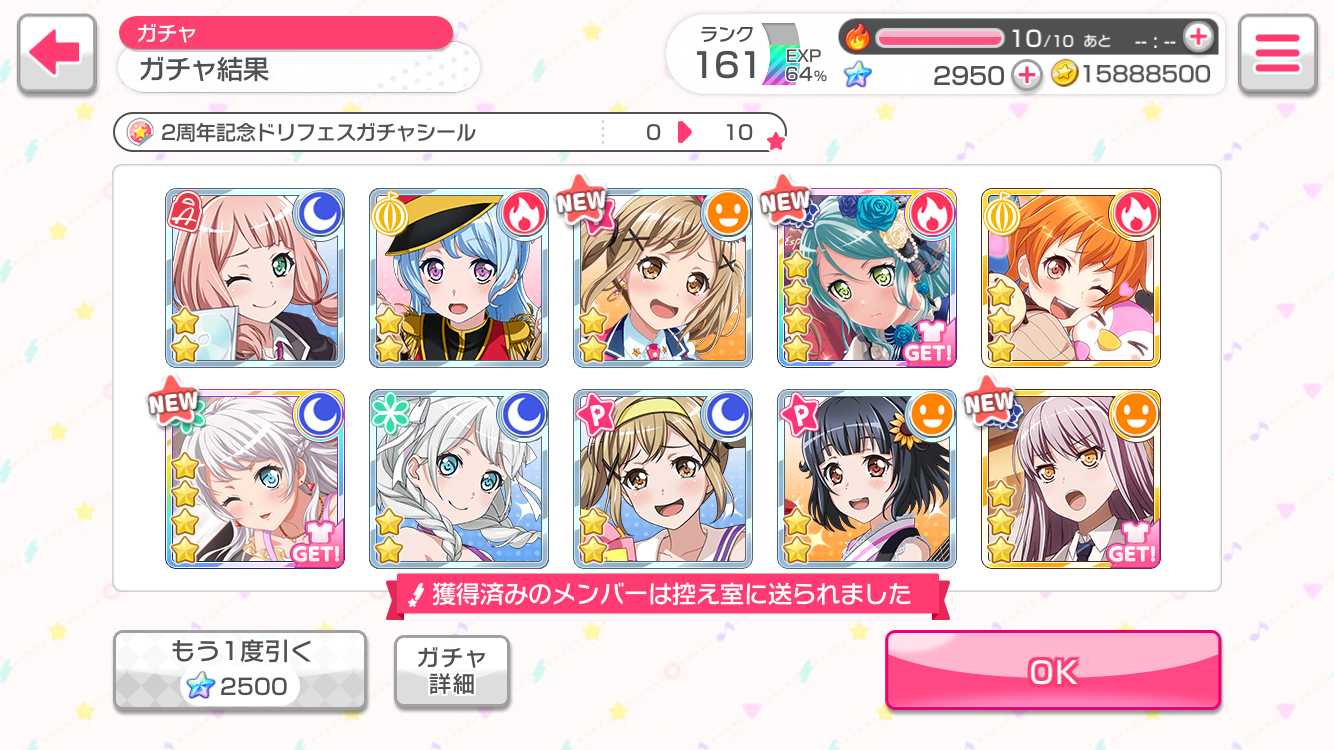The width and height of the screenshot is (1334, 750).
Task: Open the ガチャ詳細 gacha details
Action: point(451,671)
